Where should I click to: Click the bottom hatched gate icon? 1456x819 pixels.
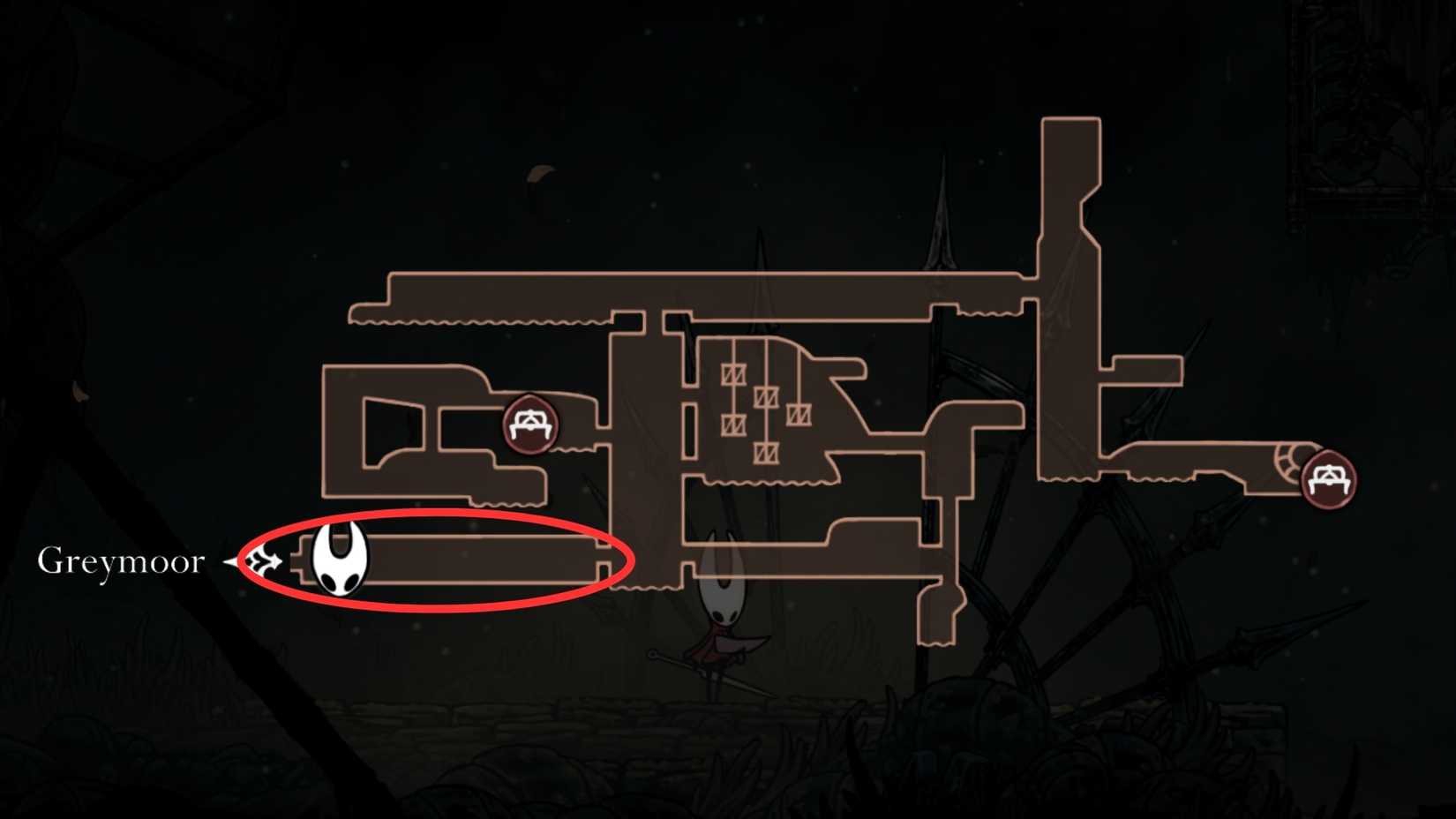coord(767,454)
